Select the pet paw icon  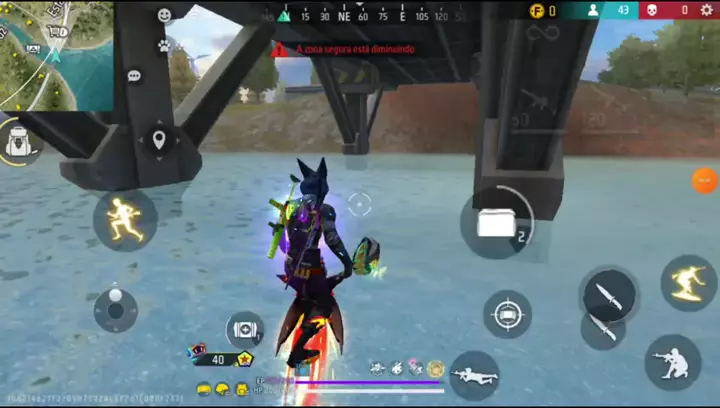coord(164,46)
